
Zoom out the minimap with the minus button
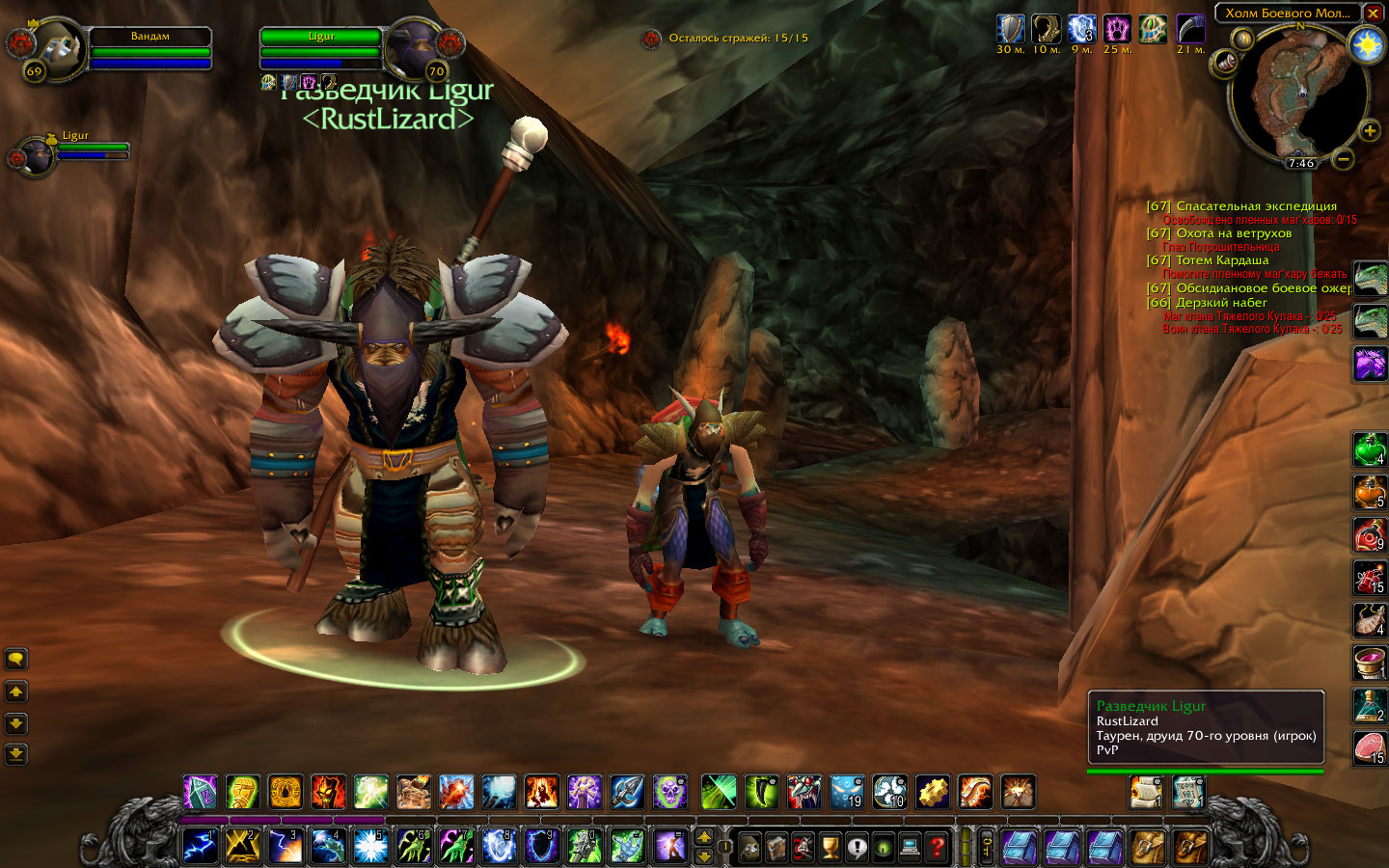coord(1344,158)
